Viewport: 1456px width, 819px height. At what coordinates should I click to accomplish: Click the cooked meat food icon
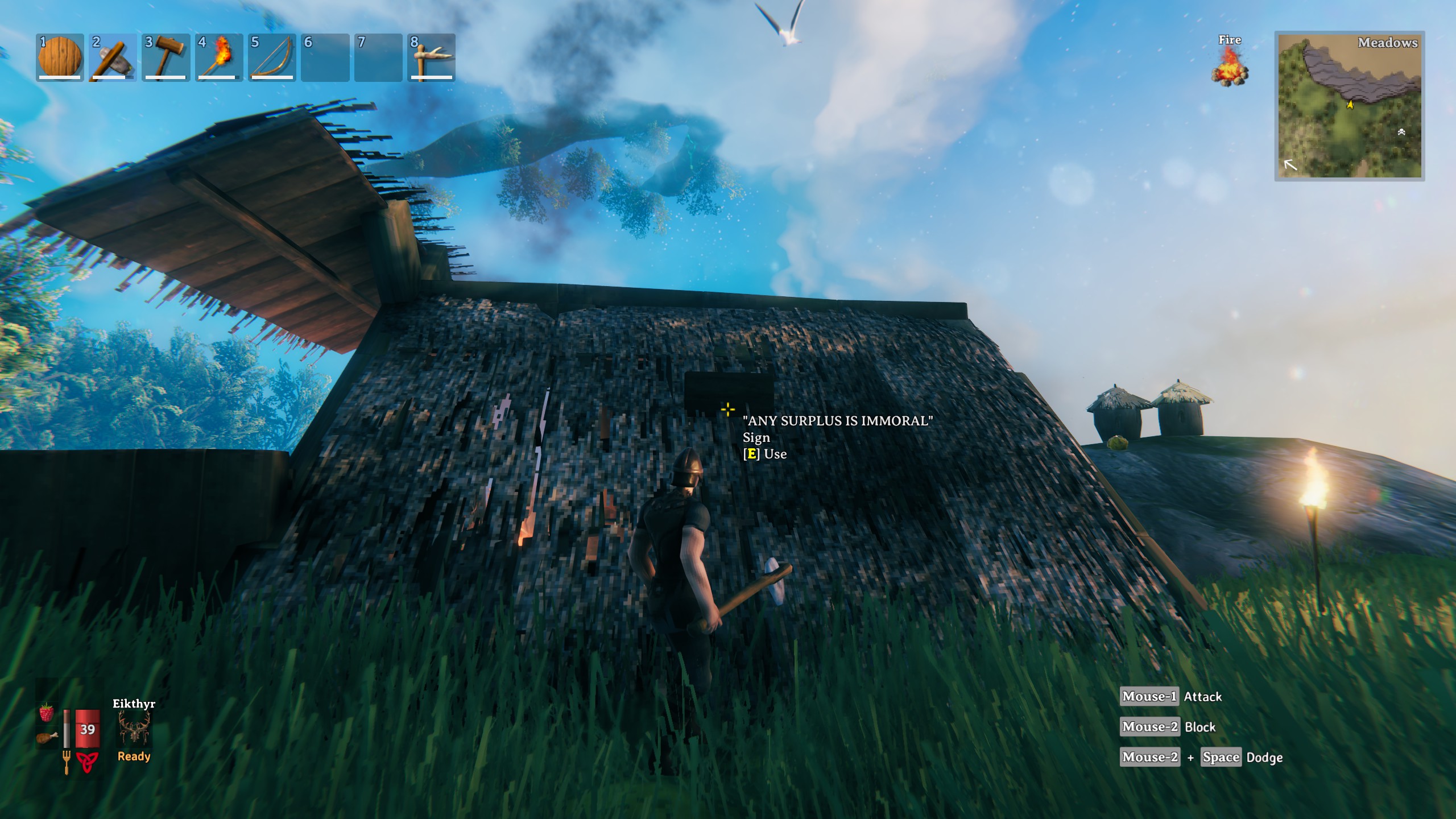[x=47, y=738]
